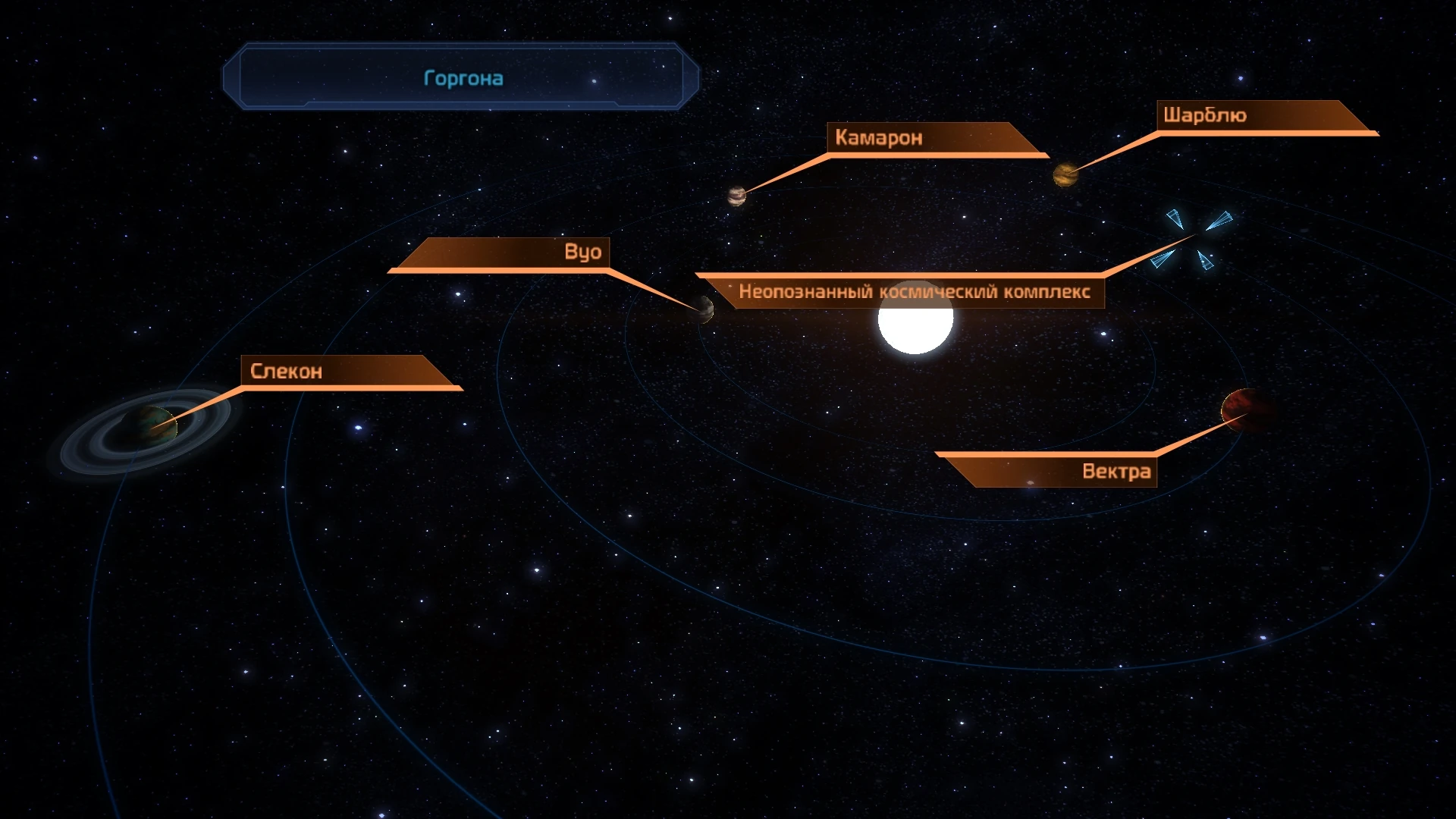The image size is (1456, 819).
Task: Open the Слекон planet label
Action: (287, 372)
